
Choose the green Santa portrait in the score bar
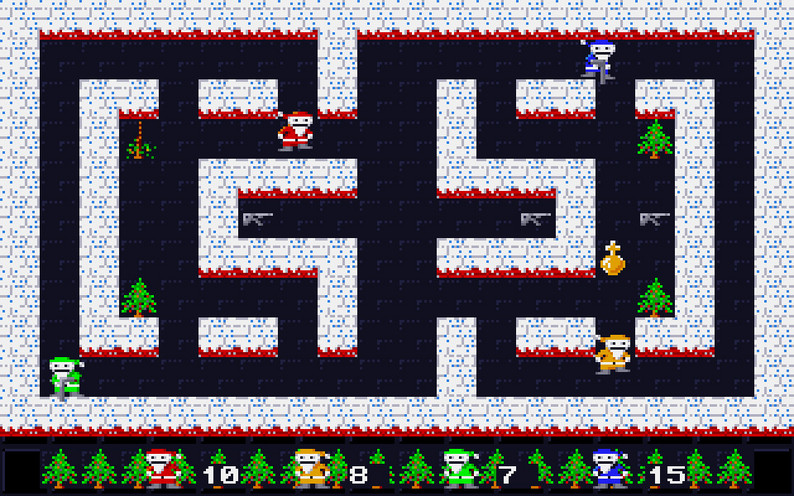[459, 467]
